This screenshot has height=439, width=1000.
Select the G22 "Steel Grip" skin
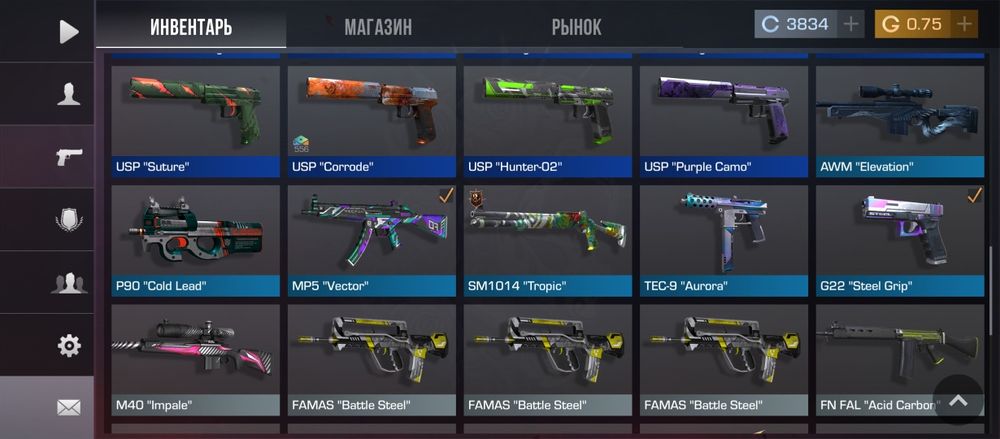(899, 240)
